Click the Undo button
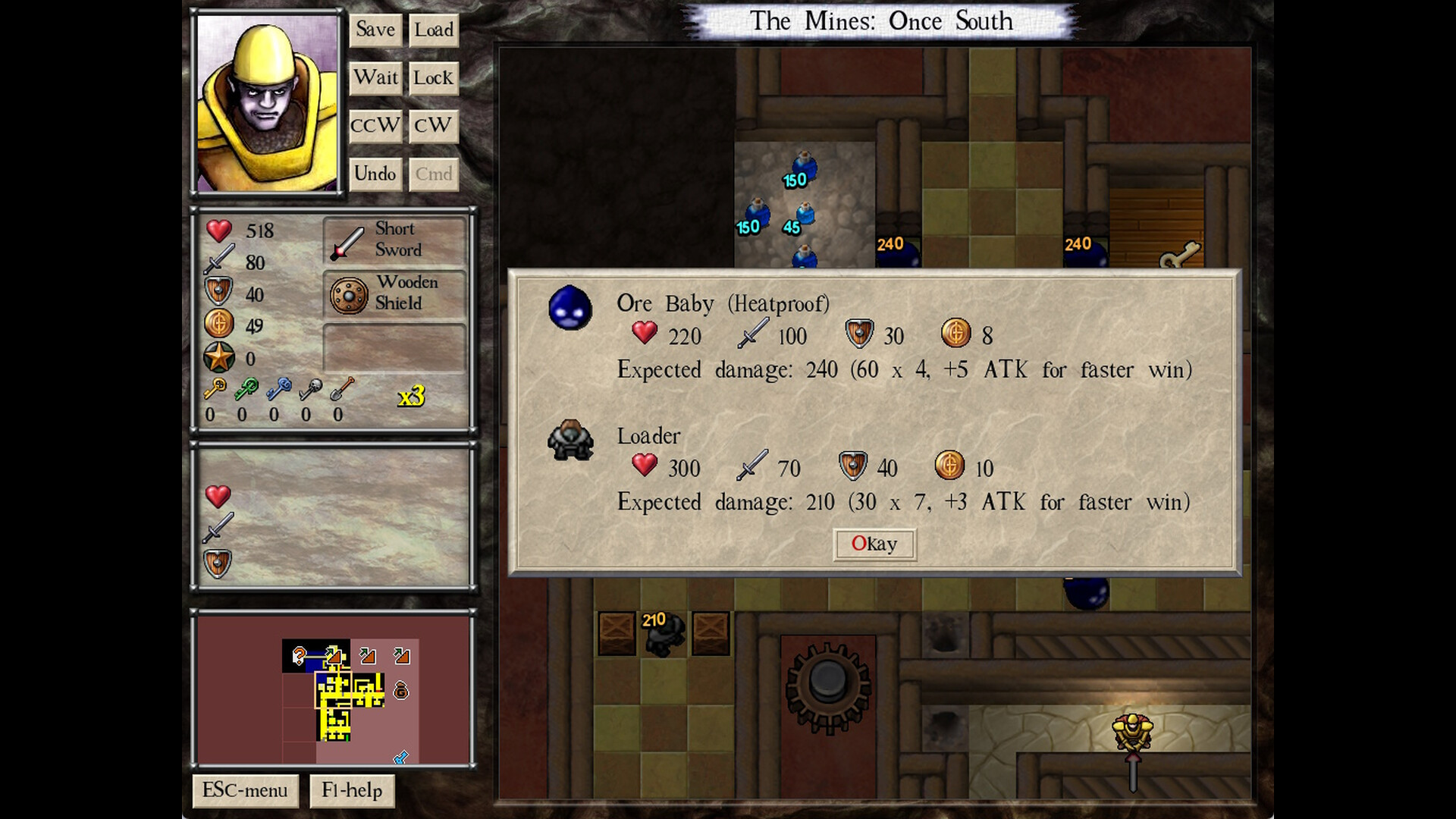 pyautogui.click(x=375, y=173)
